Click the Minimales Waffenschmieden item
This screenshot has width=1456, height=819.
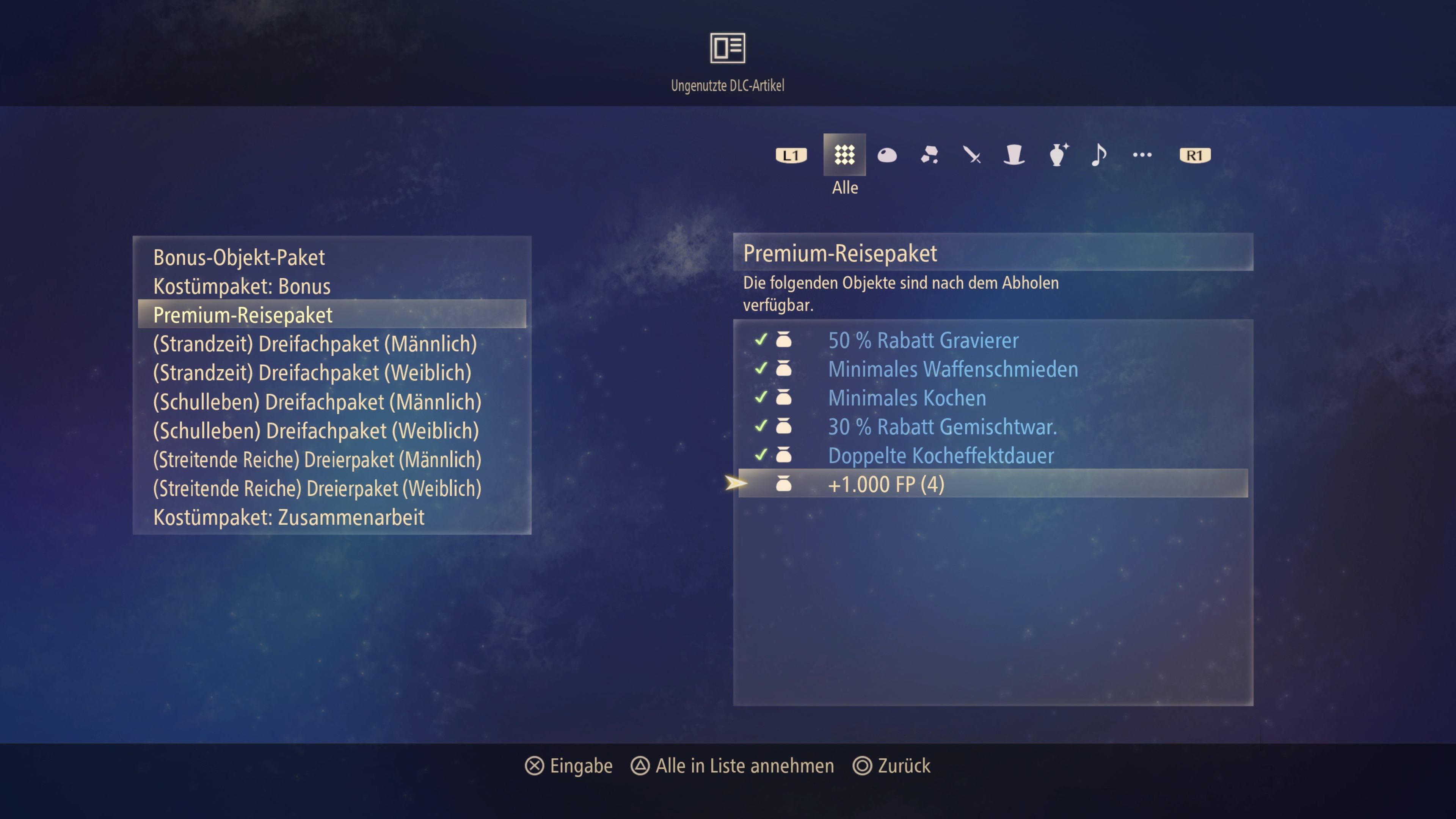coord(953,369)
